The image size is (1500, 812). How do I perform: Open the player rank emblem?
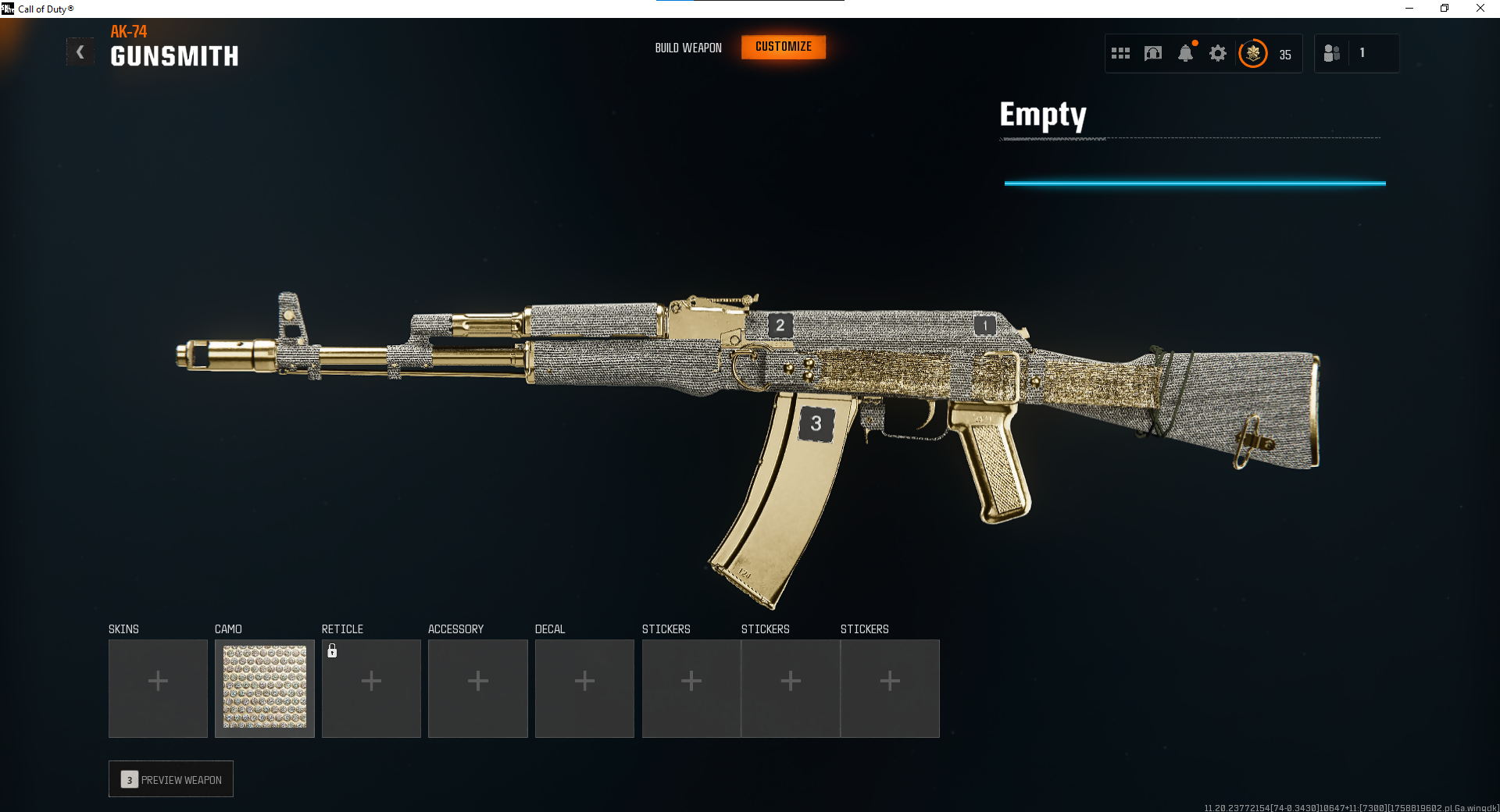pos(1253,53)
